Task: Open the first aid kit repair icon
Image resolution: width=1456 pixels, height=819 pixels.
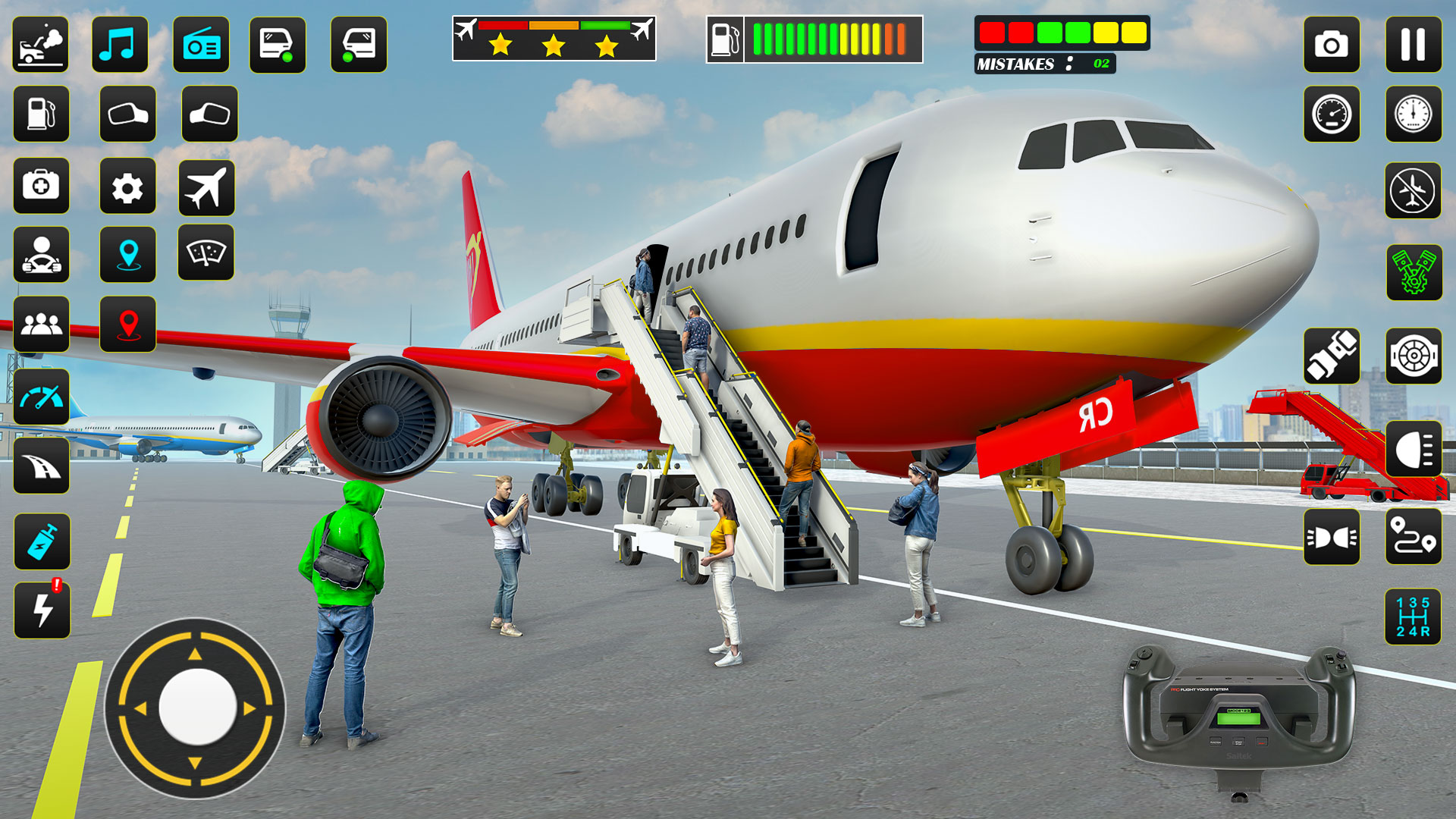Action: pos(41,186)
